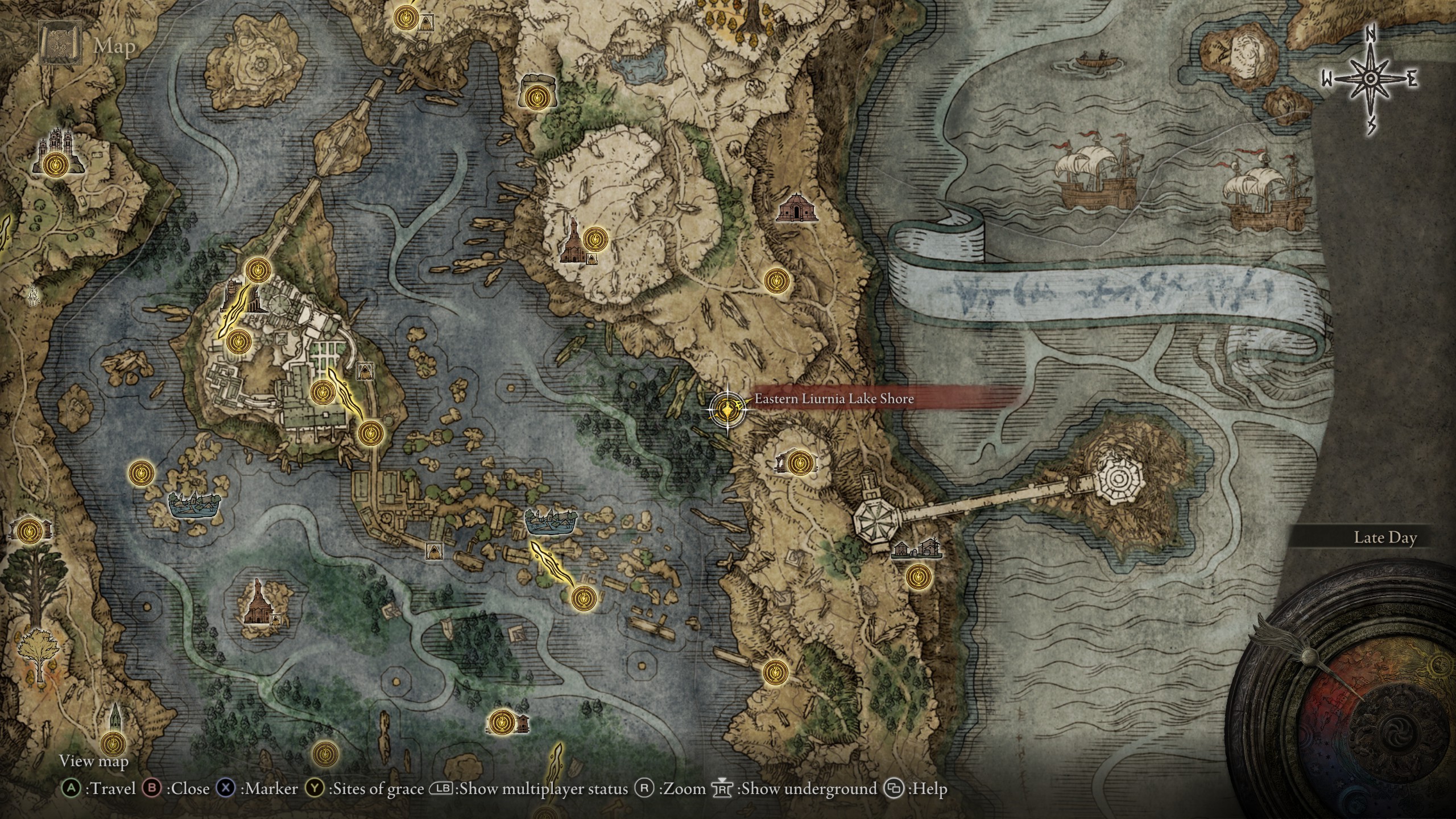Click the compass rose
The image size is (1456, 819).
(x=1371, y=80)
